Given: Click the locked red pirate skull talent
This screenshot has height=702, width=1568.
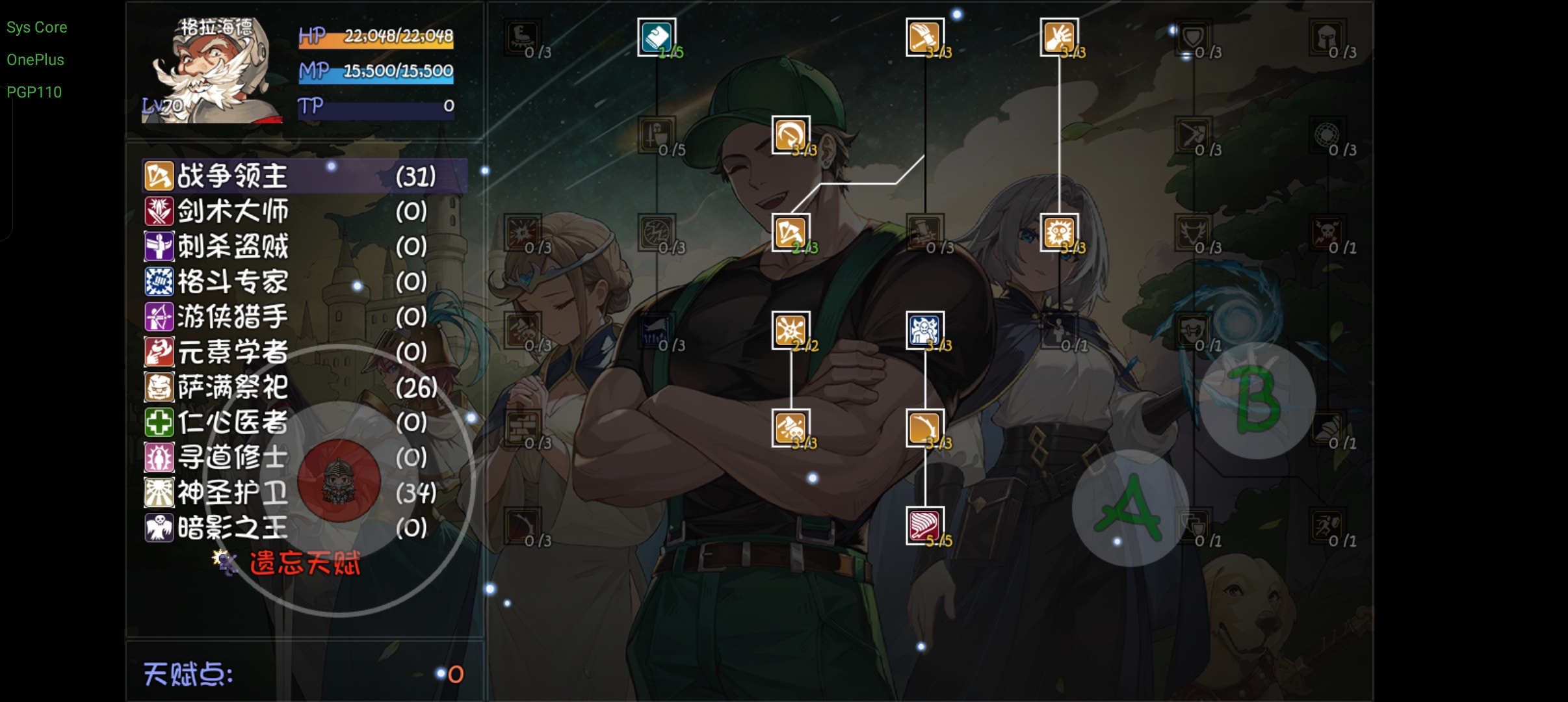Looking at the screenshot, I should click(x=1326, y=232).
